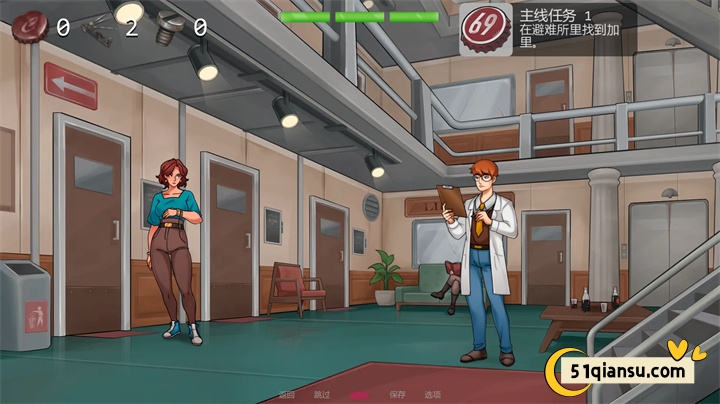
Task: Open the 保存 (save) menu
Action: (397, 395)
